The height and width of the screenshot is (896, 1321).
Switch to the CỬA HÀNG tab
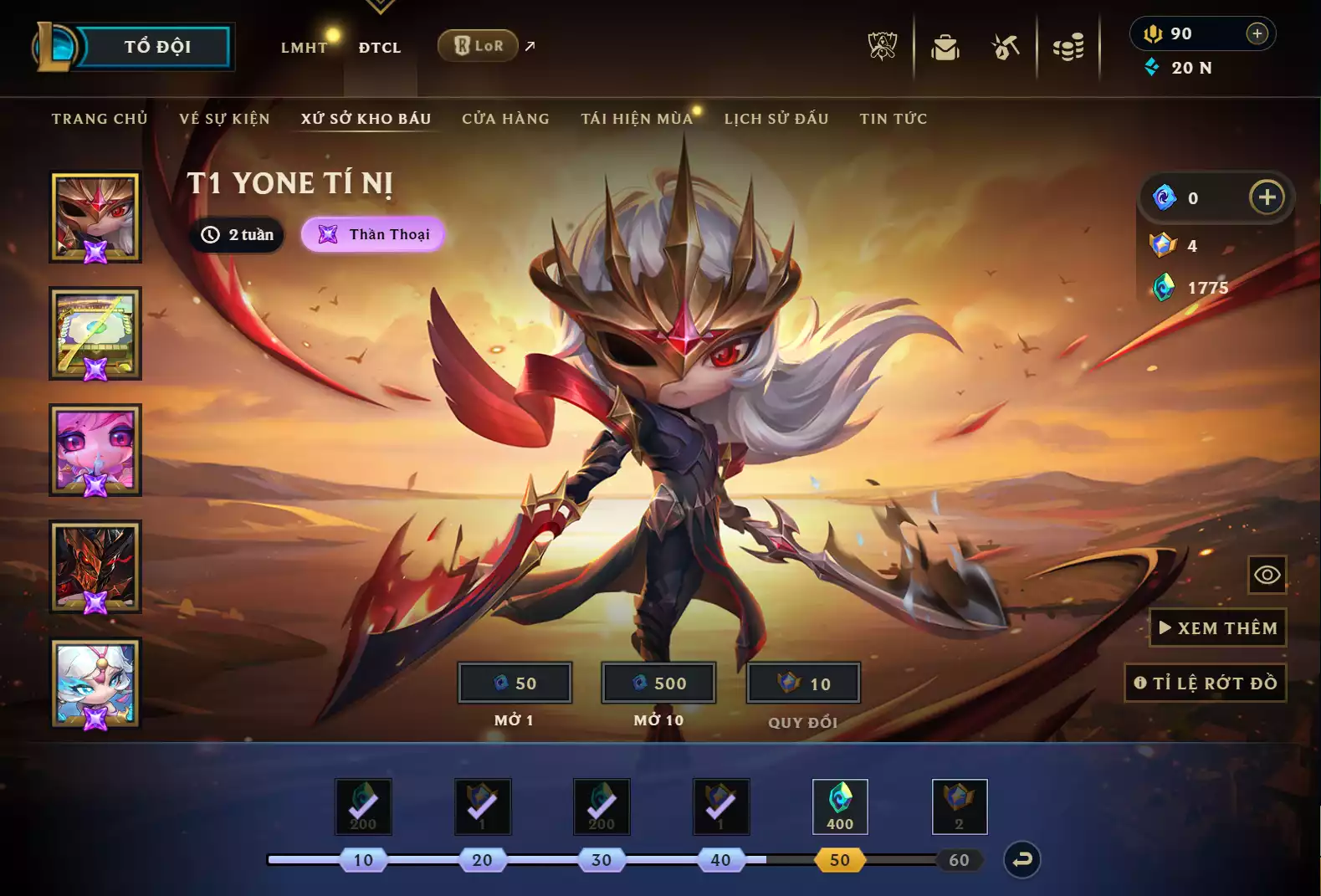pyautogui.click(x=505, y=118)
